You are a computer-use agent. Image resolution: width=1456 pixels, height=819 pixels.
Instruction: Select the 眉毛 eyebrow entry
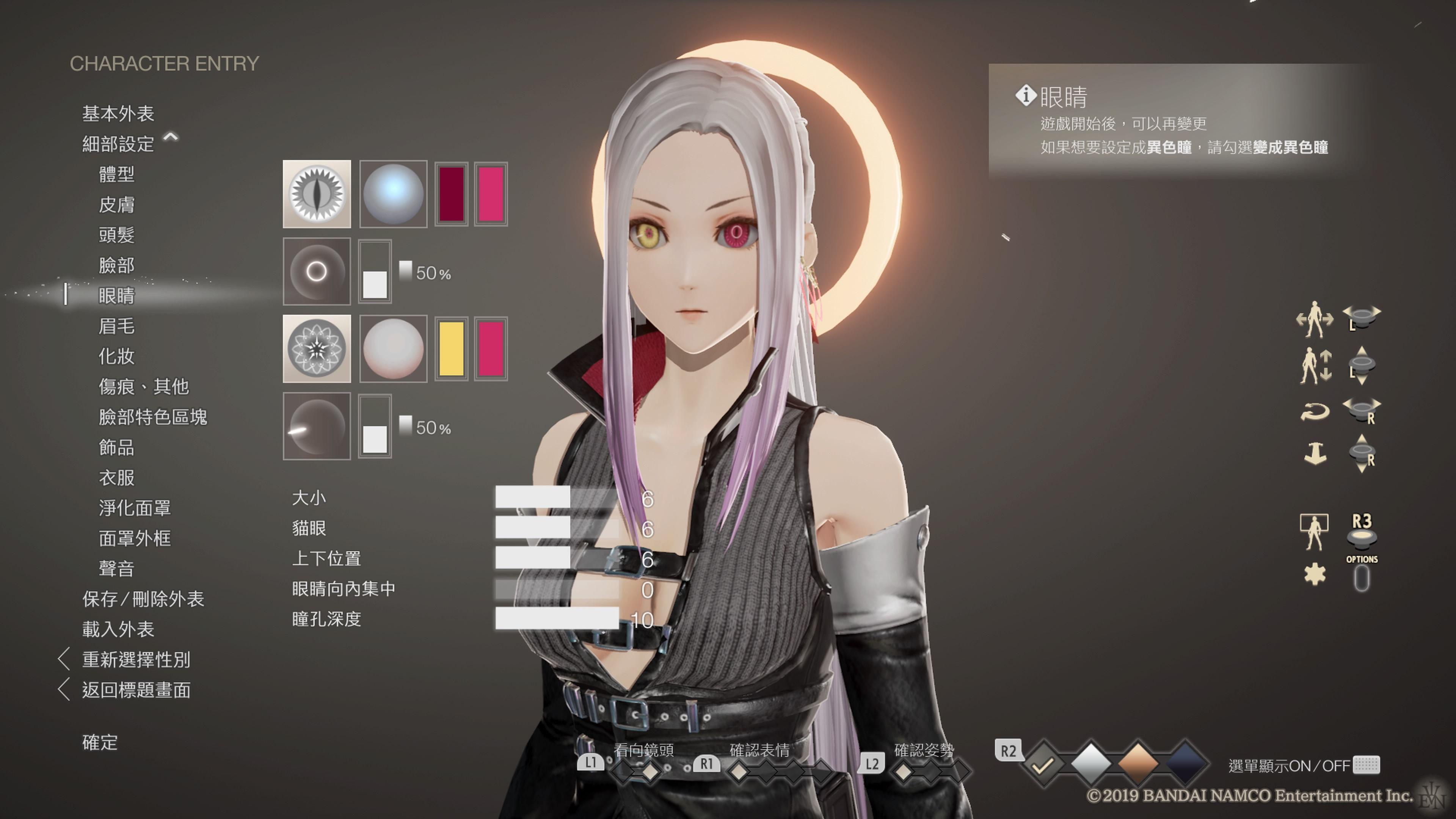pyautogui.click(x=116, y=326)
